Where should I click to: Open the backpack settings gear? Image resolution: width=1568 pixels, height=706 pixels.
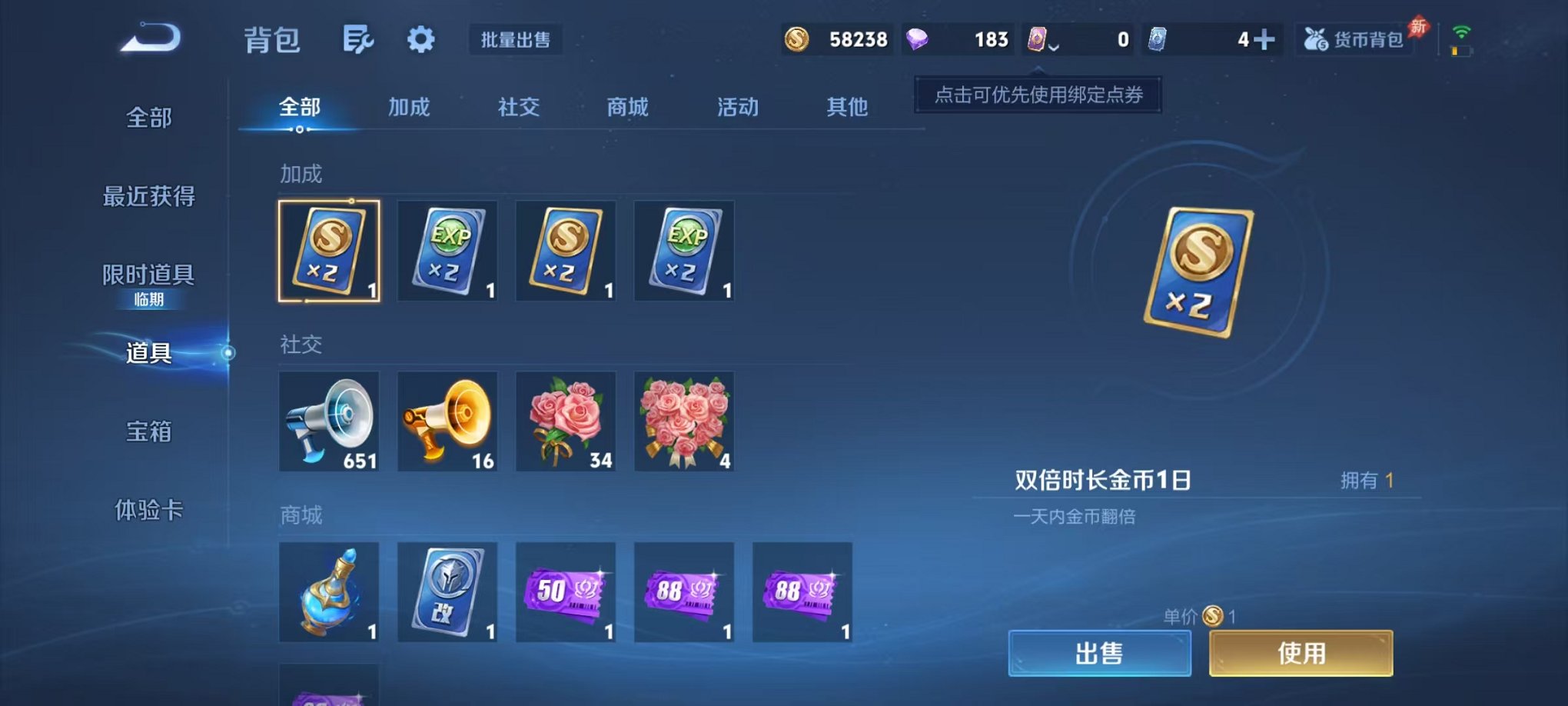pyautogui.click(x=420, y=38)
